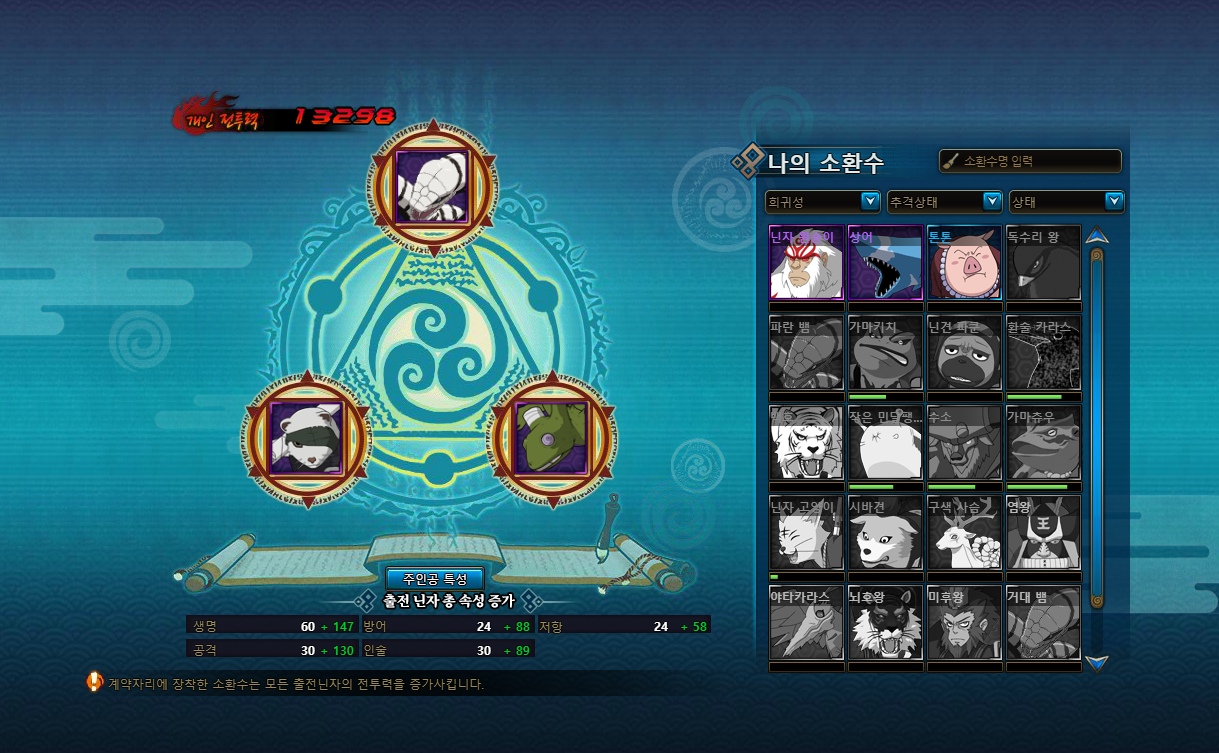Choose the 미후왕 monkey king summon
The image size is (1219, 753).
click(x=964, y=623)
